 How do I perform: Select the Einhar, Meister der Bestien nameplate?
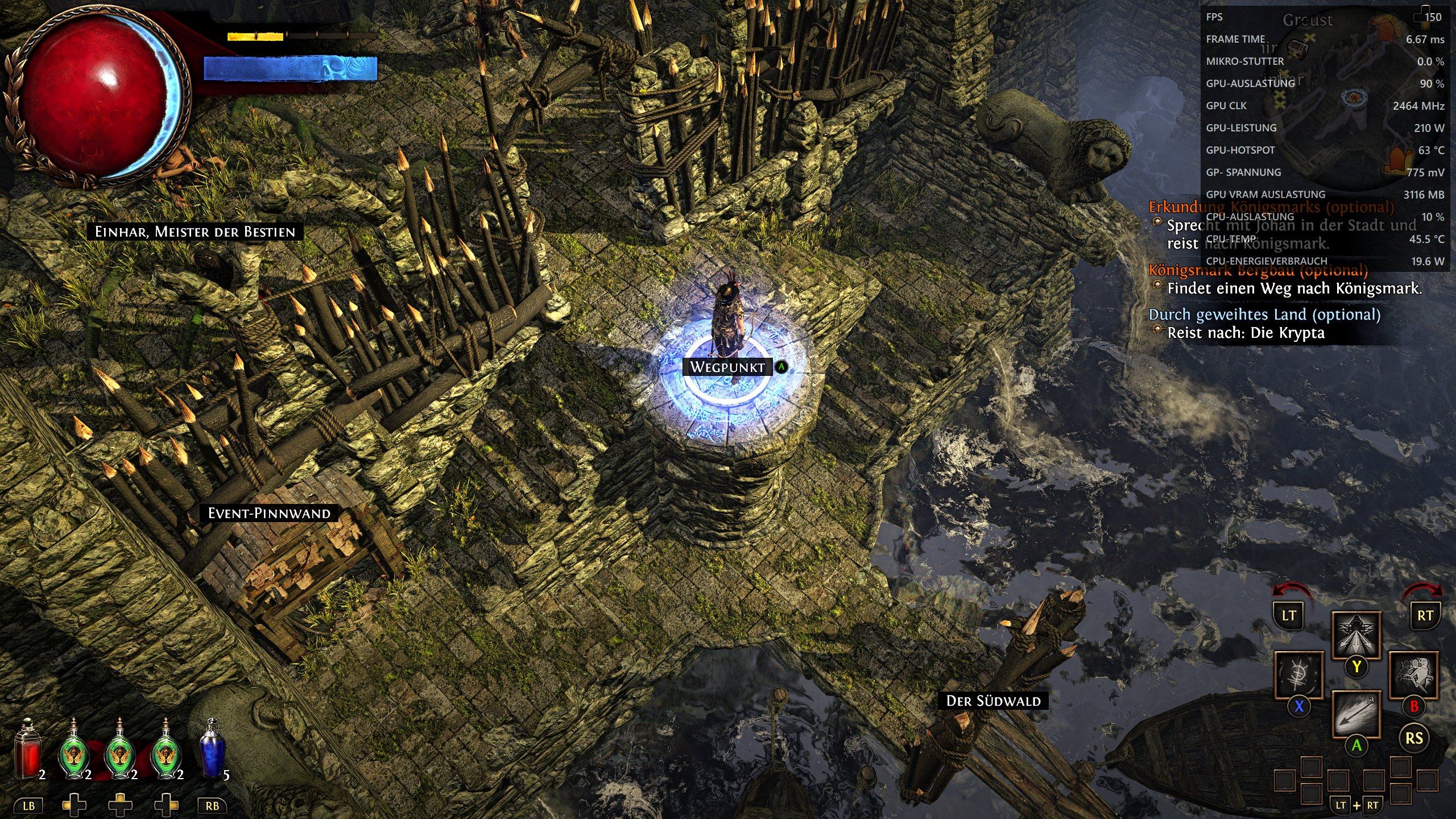(x=195, y=232)
